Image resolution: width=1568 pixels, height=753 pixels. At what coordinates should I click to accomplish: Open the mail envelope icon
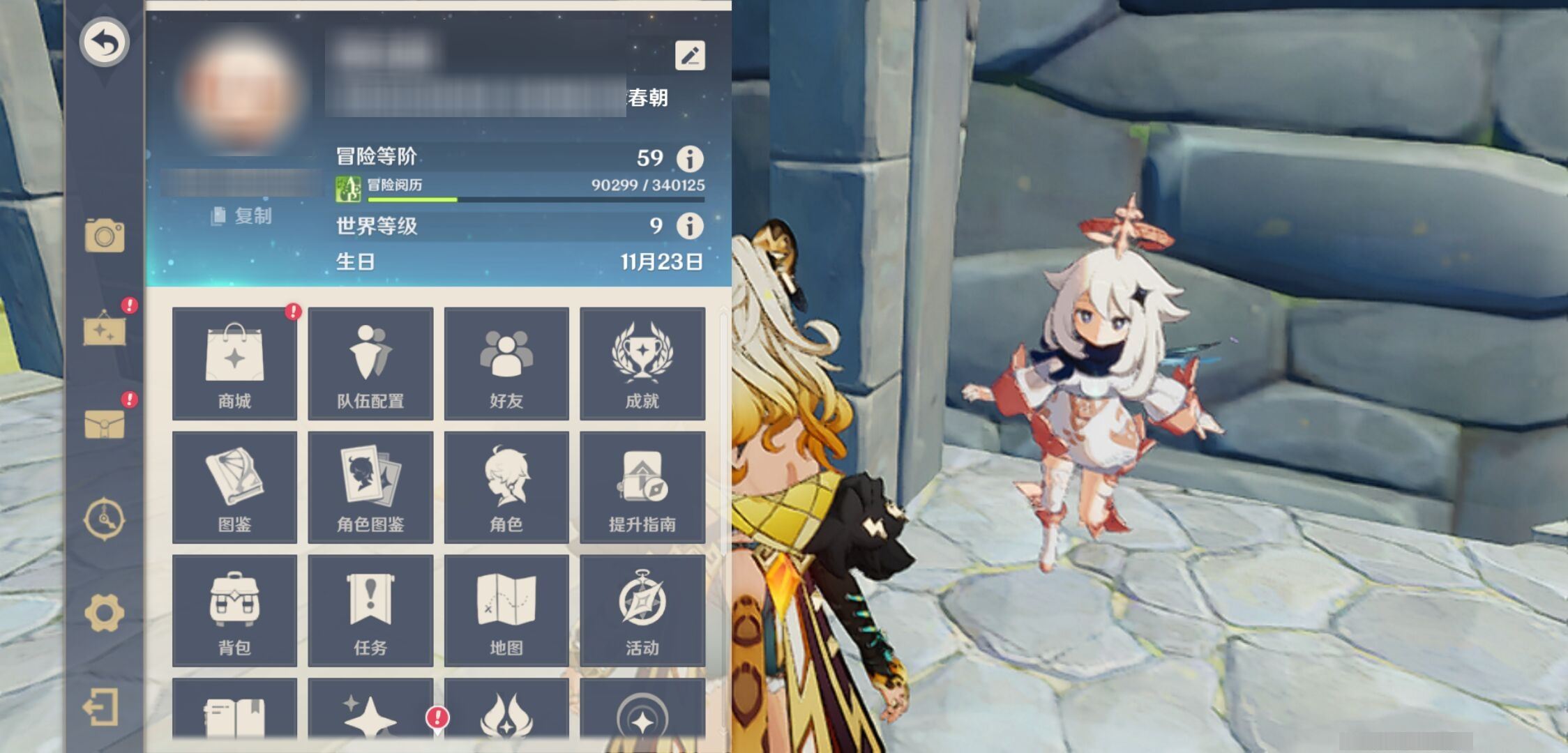[x=105, y=423]
